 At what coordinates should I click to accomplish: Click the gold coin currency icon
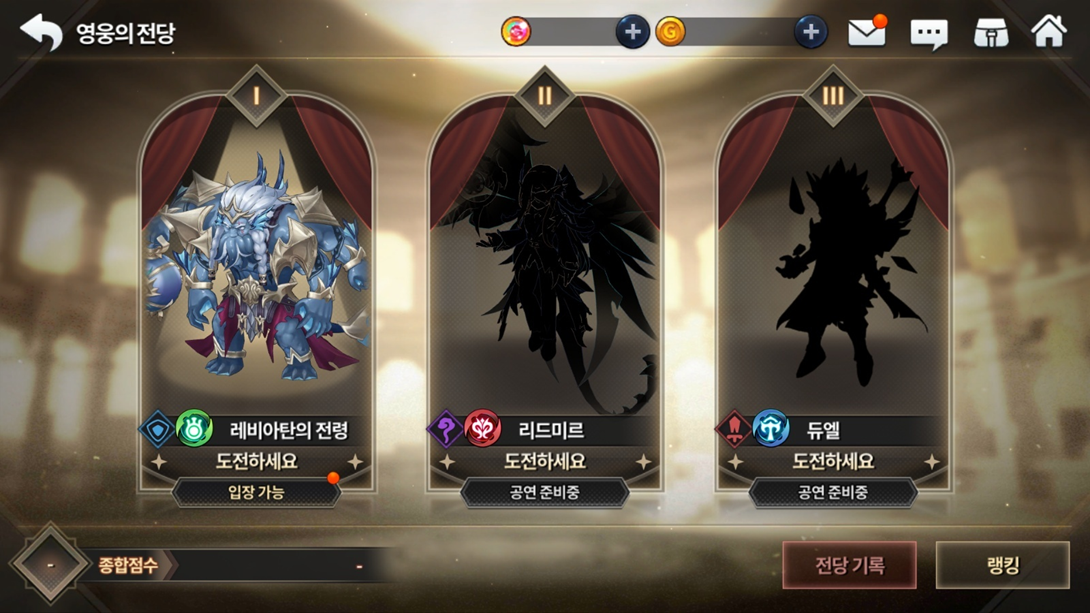(670, 32)
